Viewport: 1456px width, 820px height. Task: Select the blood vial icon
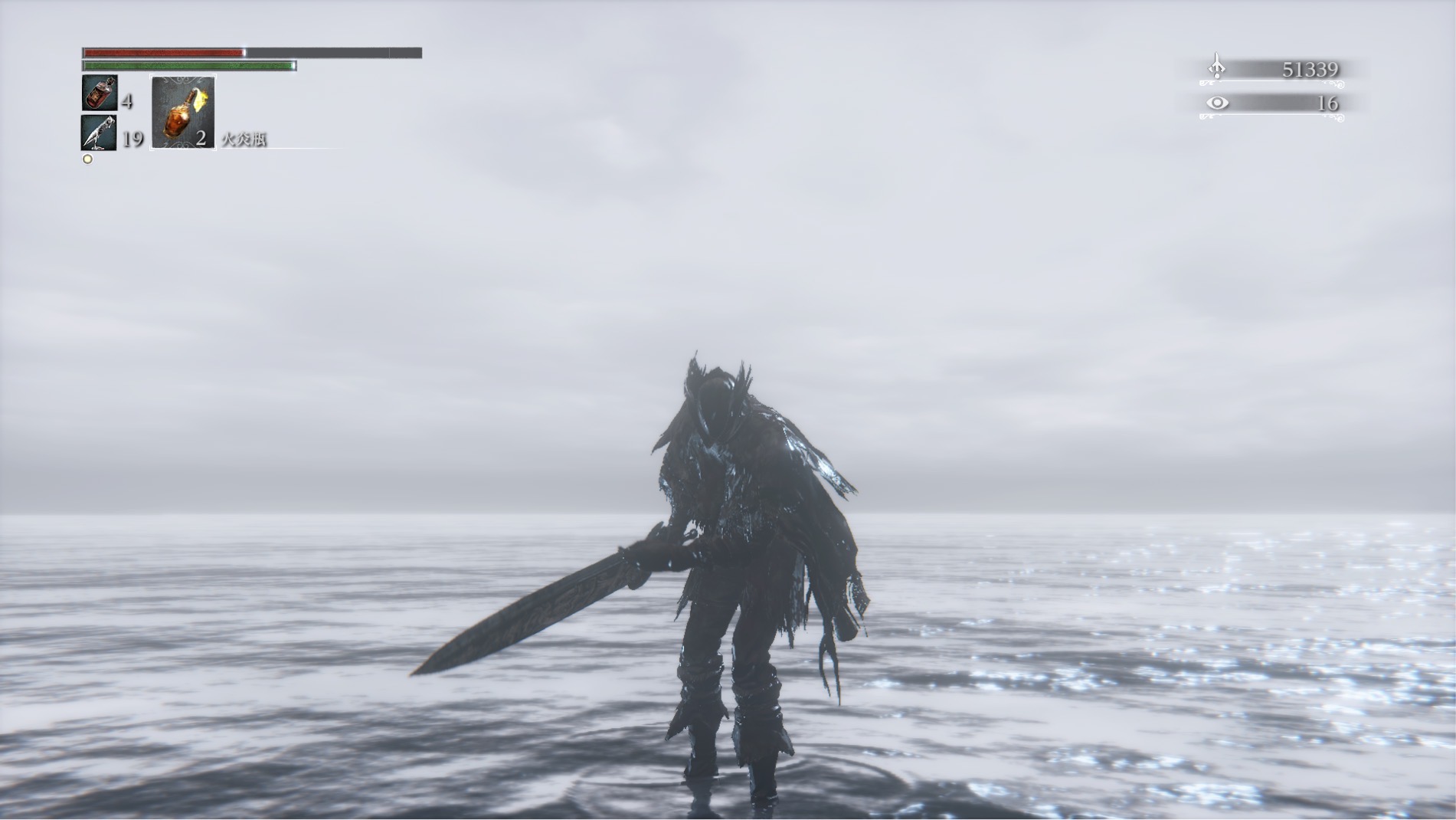(100, 94)
